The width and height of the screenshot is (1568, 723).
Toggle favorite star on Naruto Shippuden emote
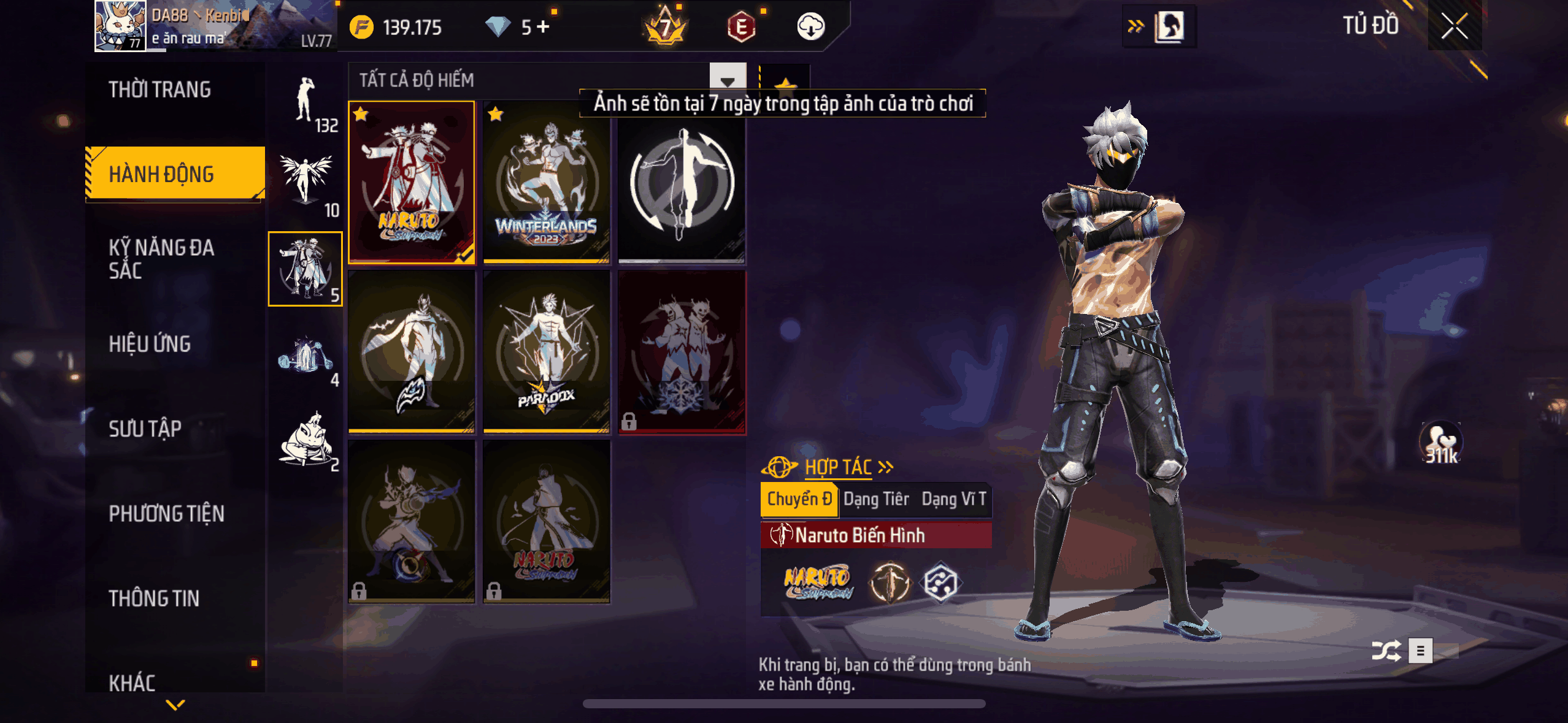pos(360,112)
